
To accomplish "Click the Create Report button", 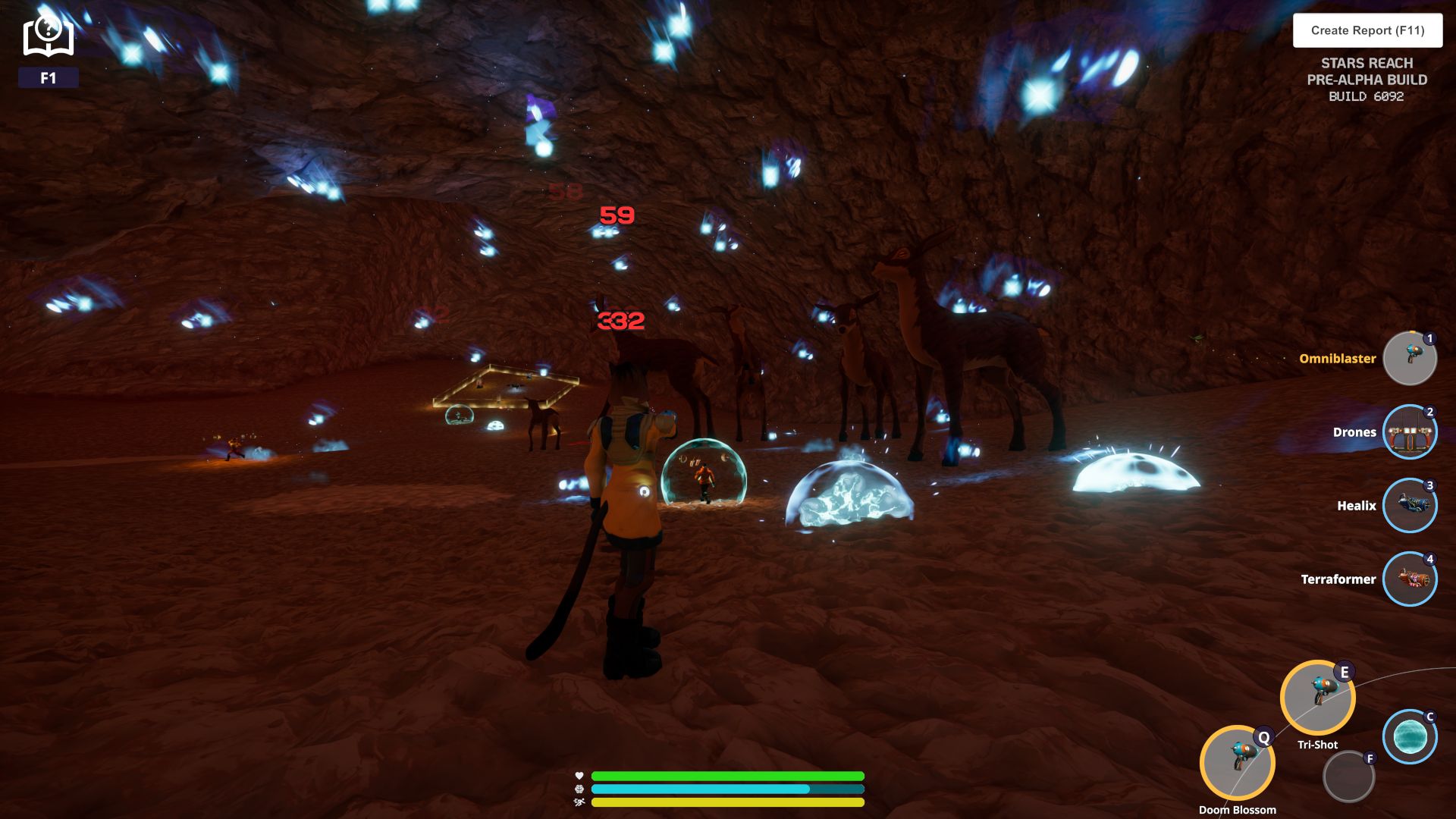I will pos(1367,30).
